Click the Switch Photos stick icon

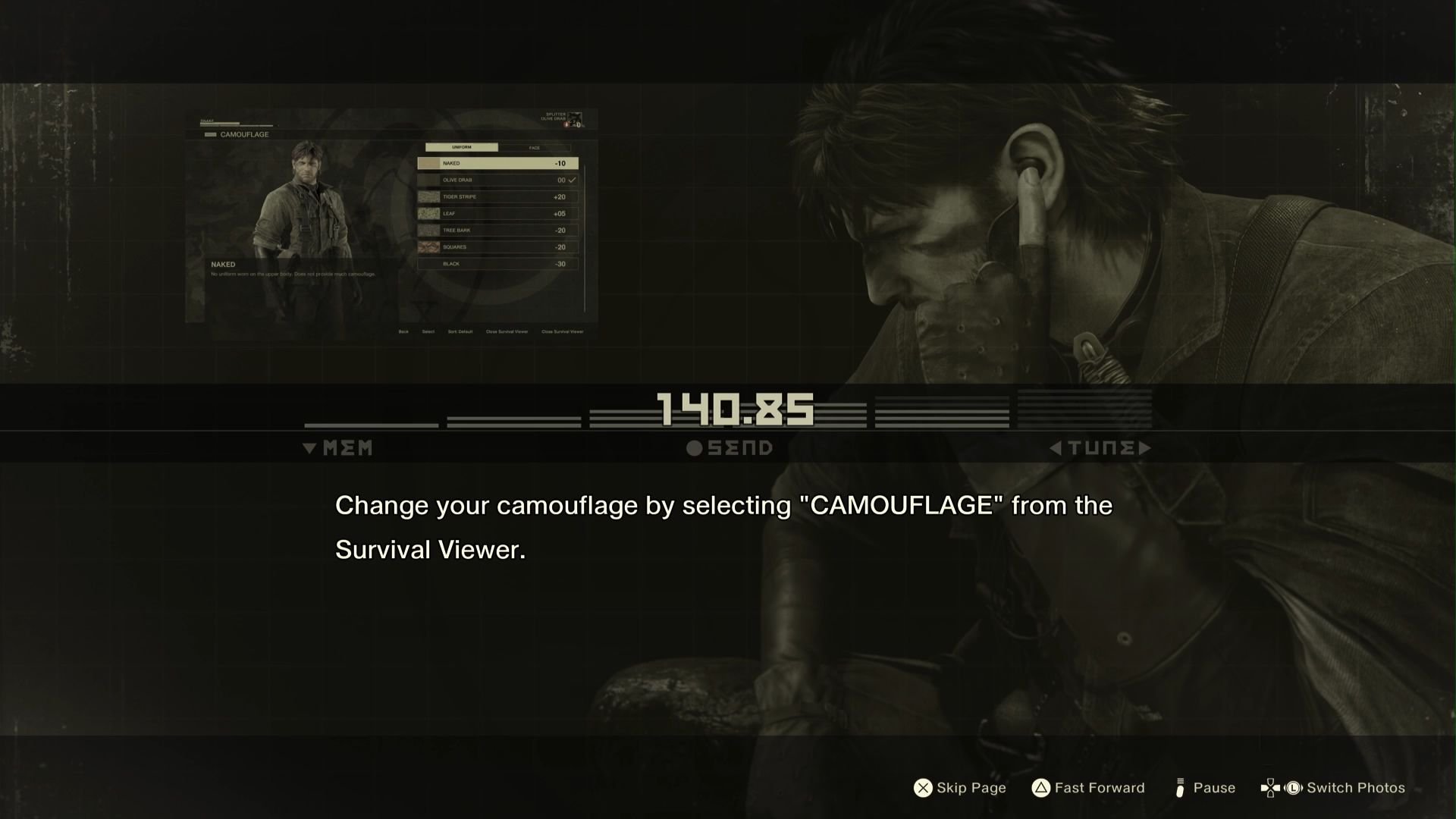click(x=1293, y=788)
